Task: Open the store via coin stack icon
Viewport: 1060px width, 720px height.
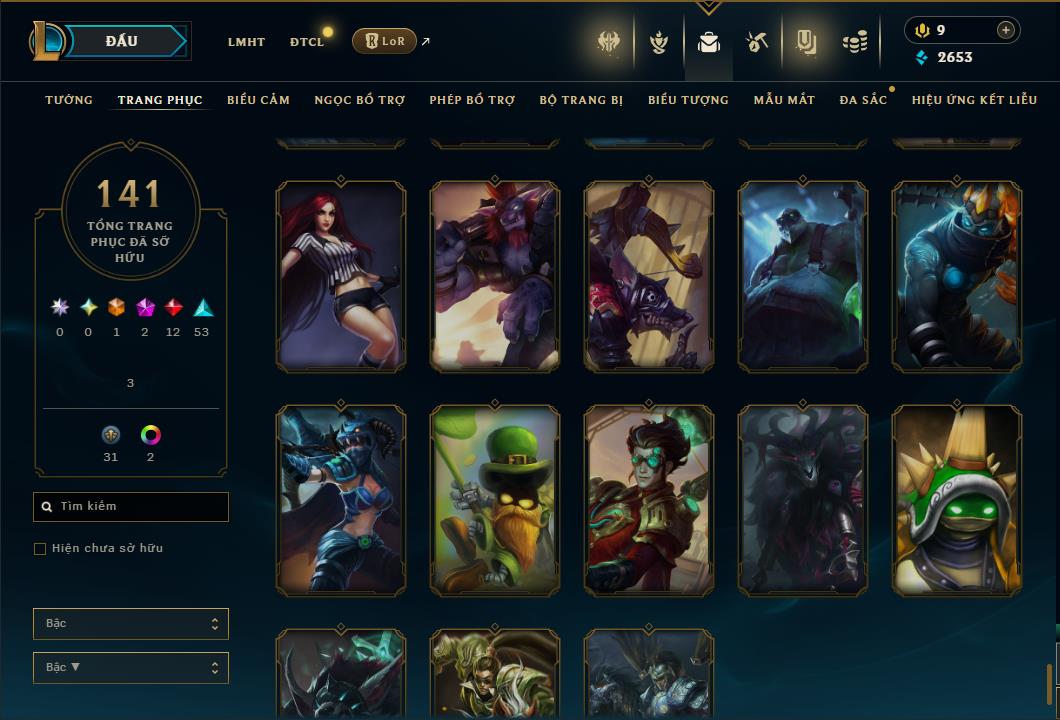Action: coord(854,42)
